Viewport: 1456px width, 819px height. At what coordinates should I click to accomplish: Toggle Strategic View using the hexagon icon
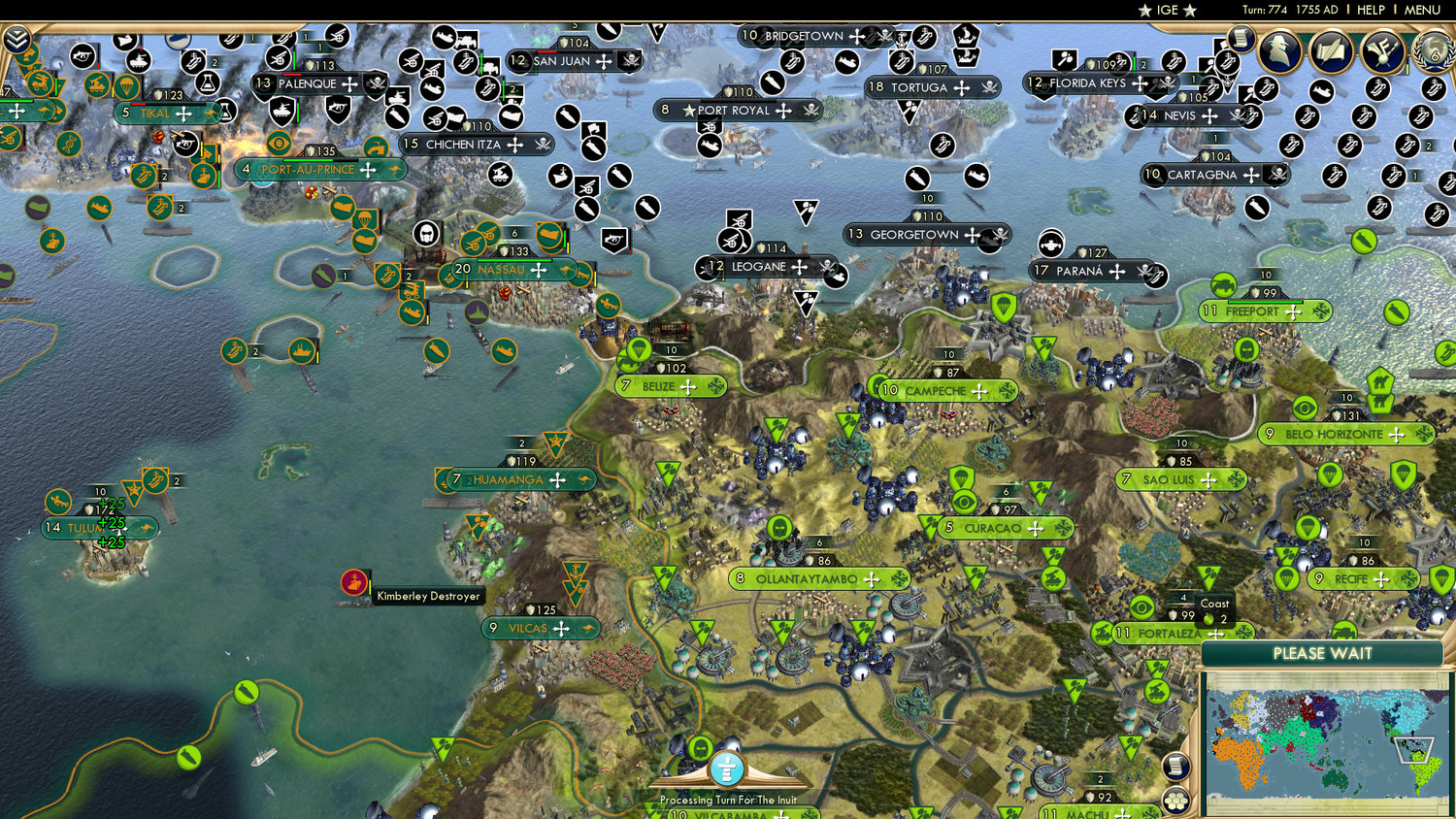pos(1177,800)
